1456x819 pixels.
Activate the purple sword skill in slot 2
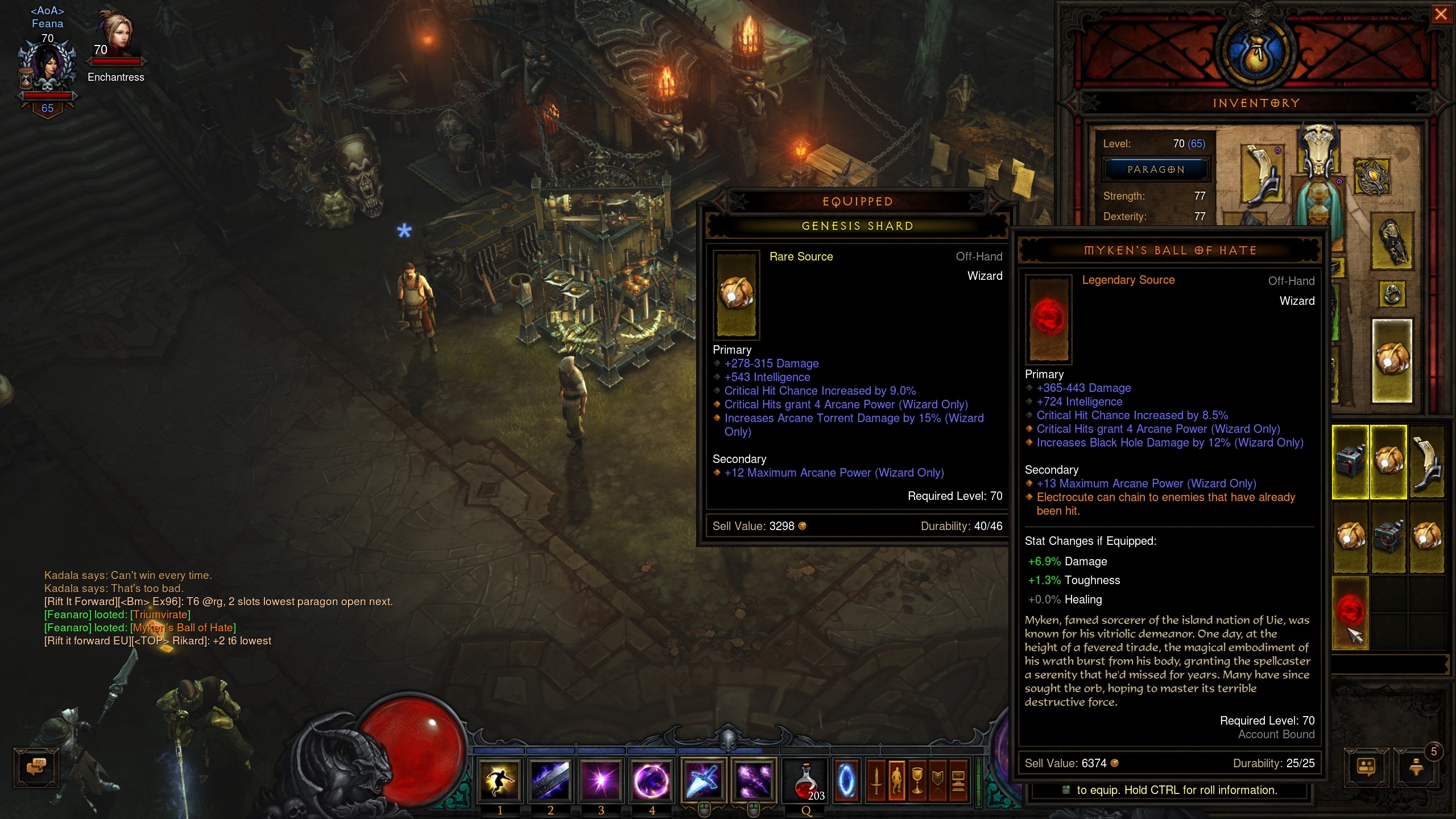pyautogui.click(x=551, y=780)
